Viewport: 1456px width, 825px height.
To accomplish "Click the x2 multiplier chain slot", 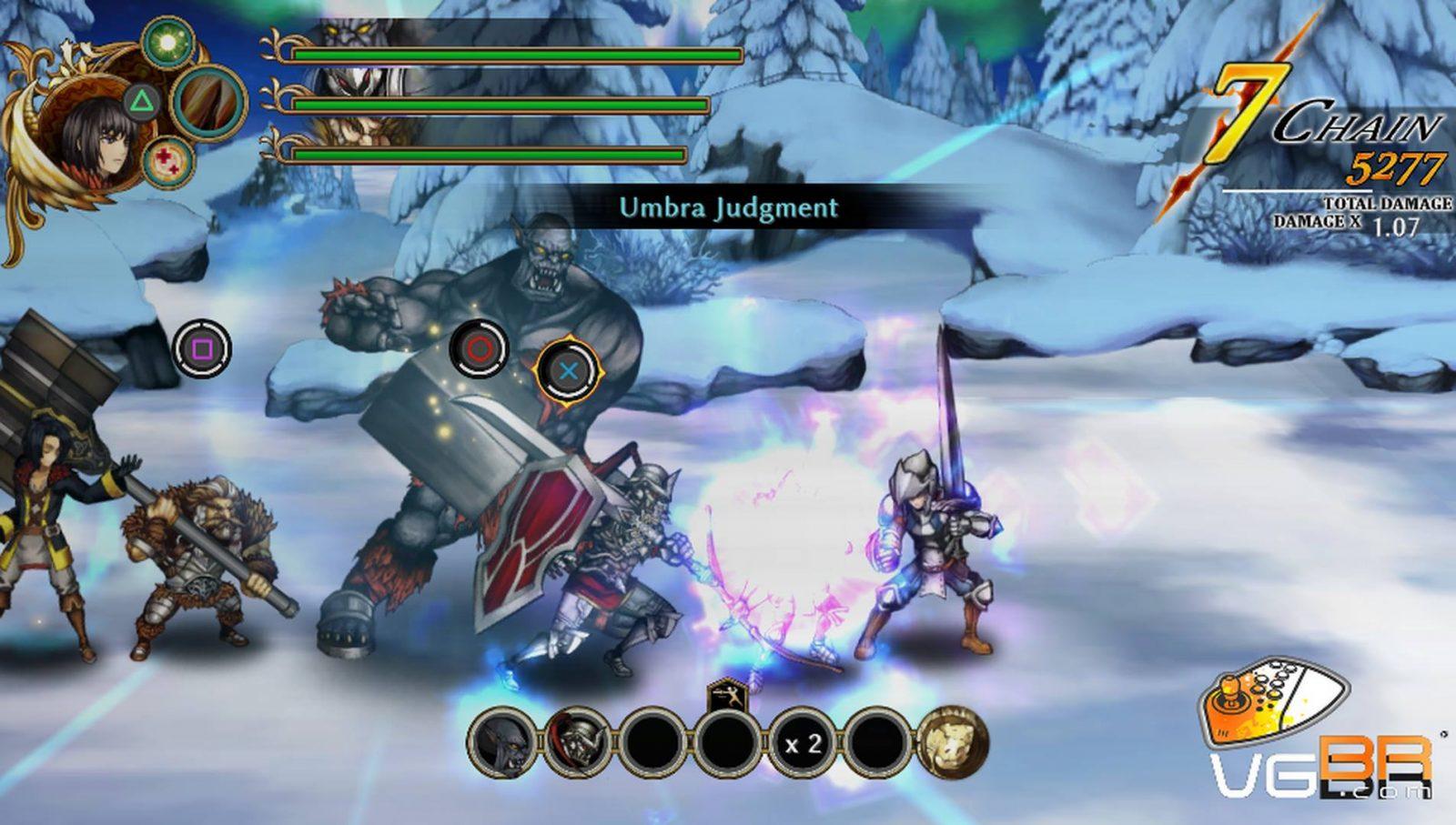I will (x=804, y=744).
